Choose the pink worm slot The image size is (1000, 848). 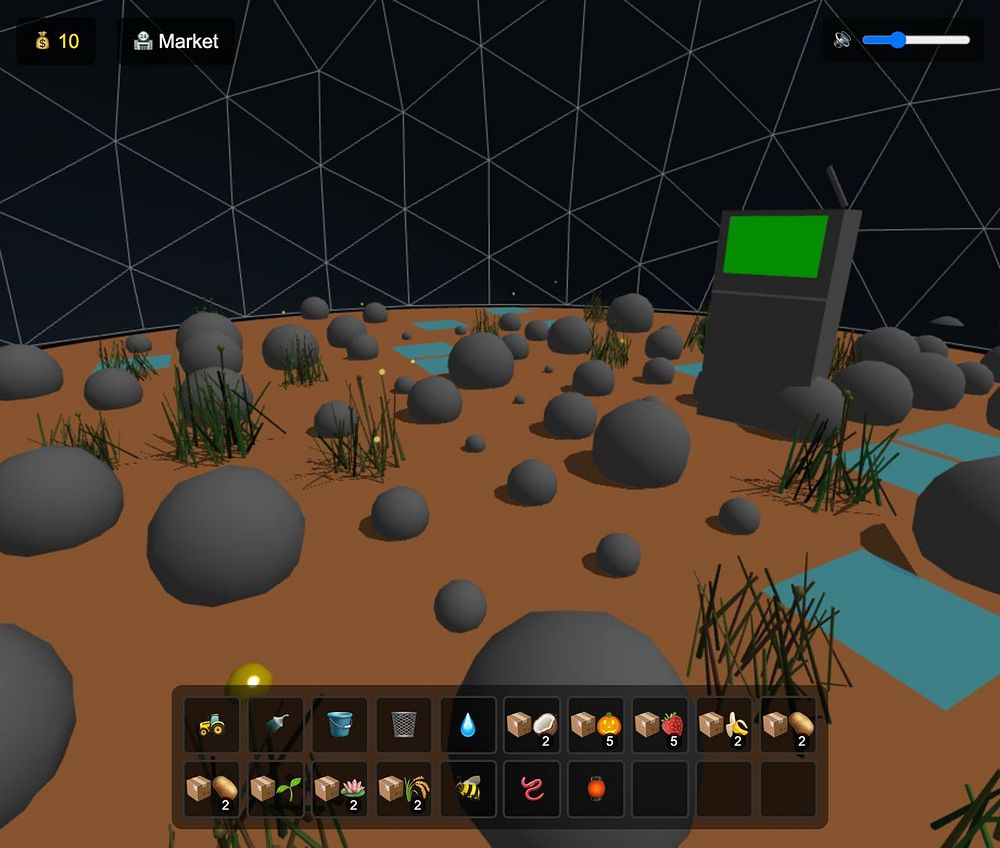(532, 789)
